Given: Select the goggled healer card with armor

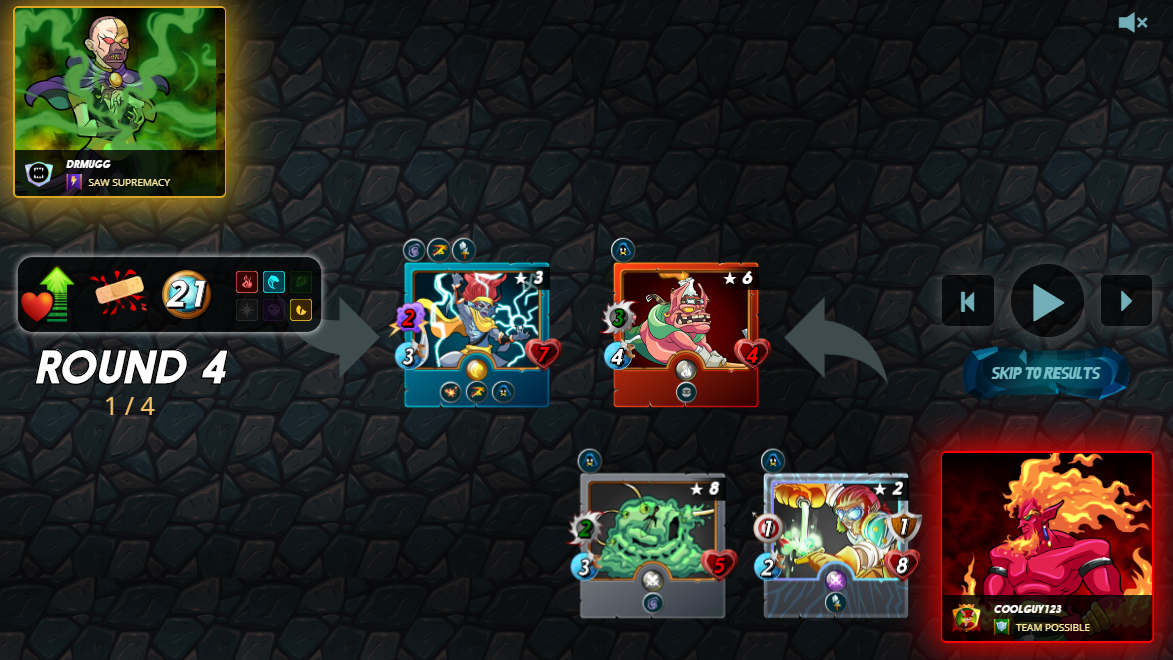Looking at the screenshot, I should (836, 545).
